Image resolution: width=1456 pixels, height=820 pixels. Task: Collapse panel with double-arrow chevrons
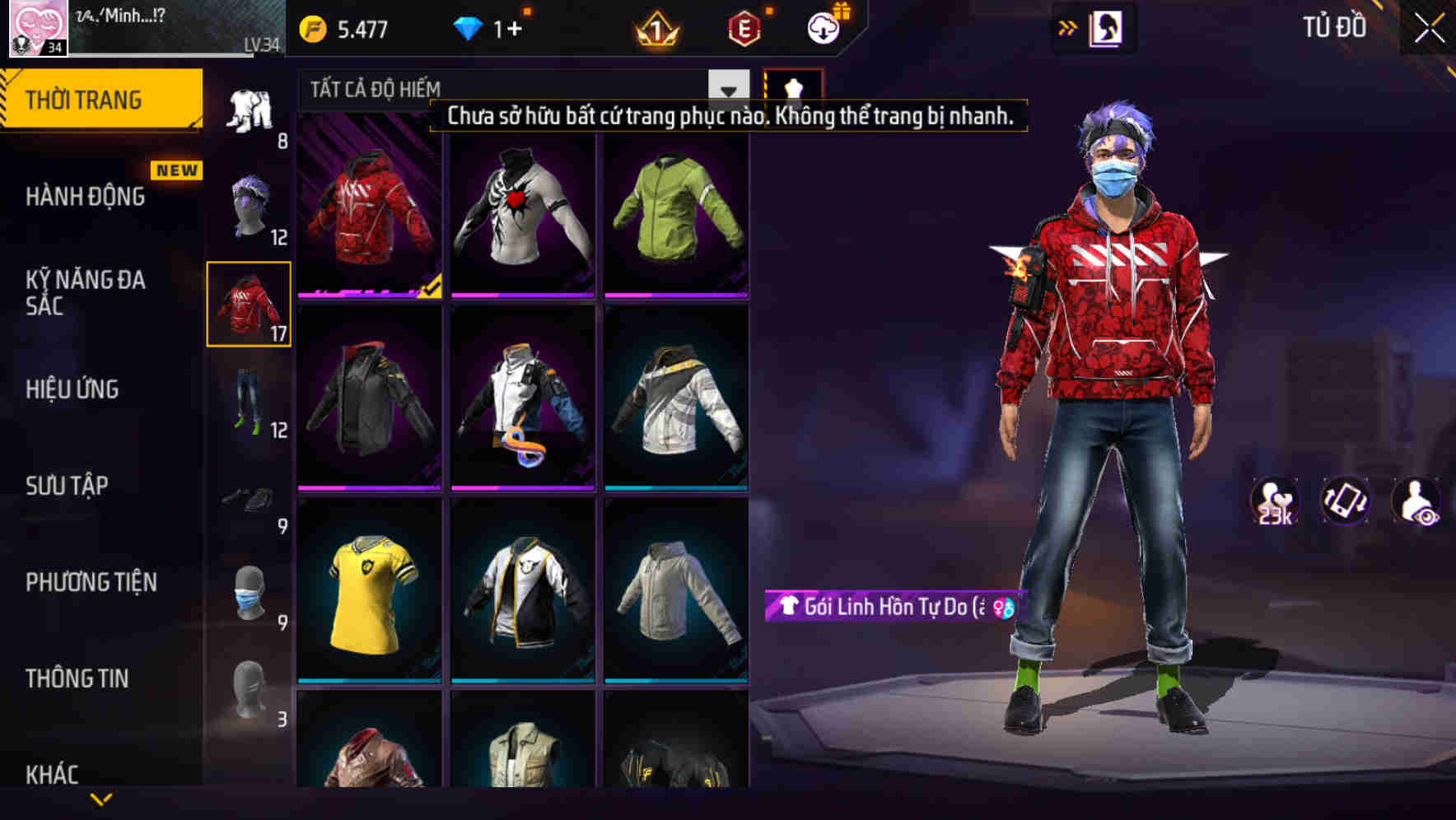[x=1066, y=27]
